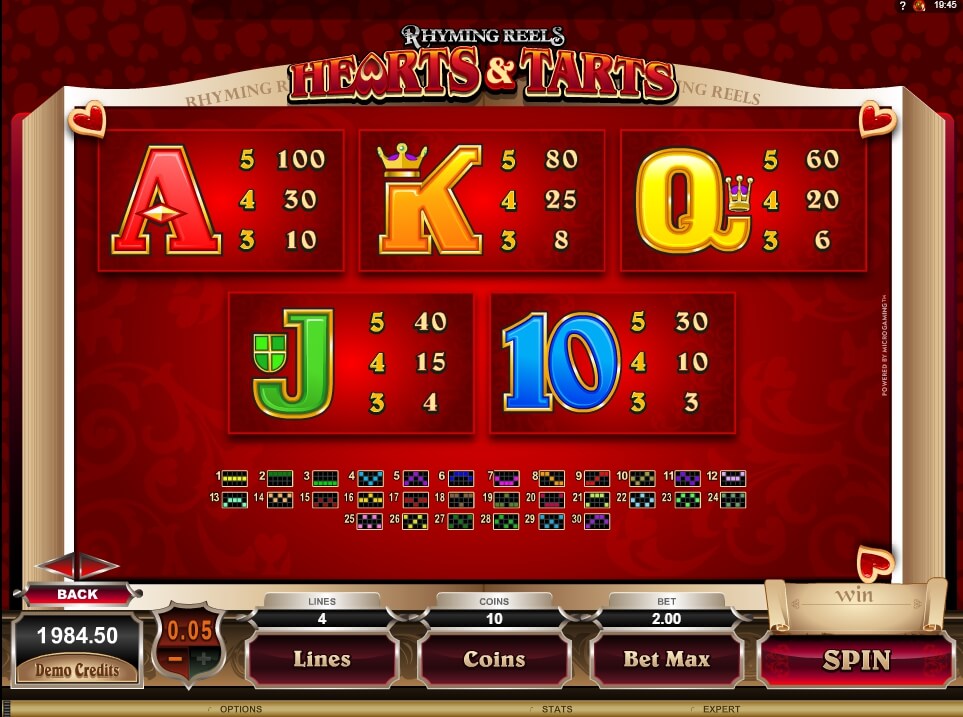
Task: Click the round icon beside the clock
Action: [919, 6]
